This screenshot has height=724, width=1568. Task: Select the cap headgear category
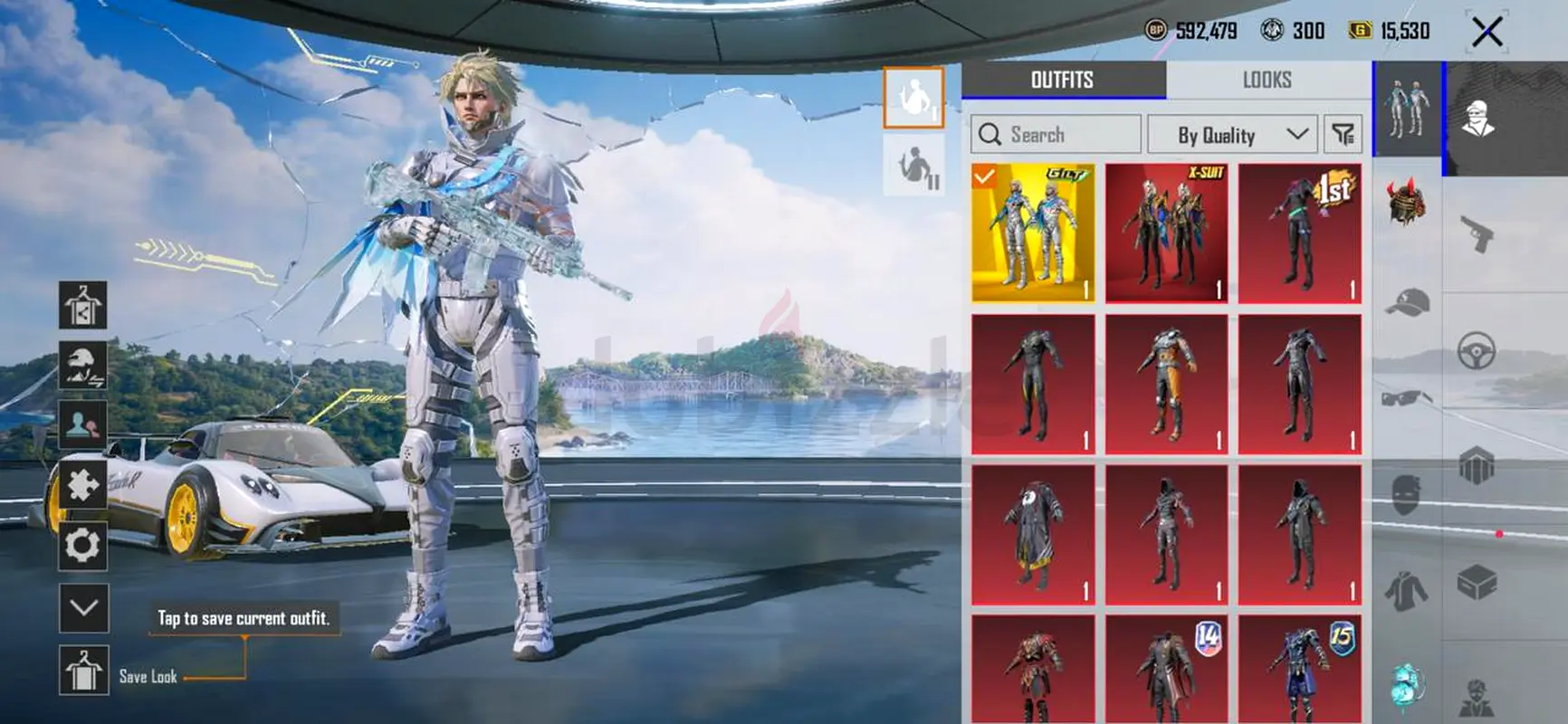pos(1407,302)
